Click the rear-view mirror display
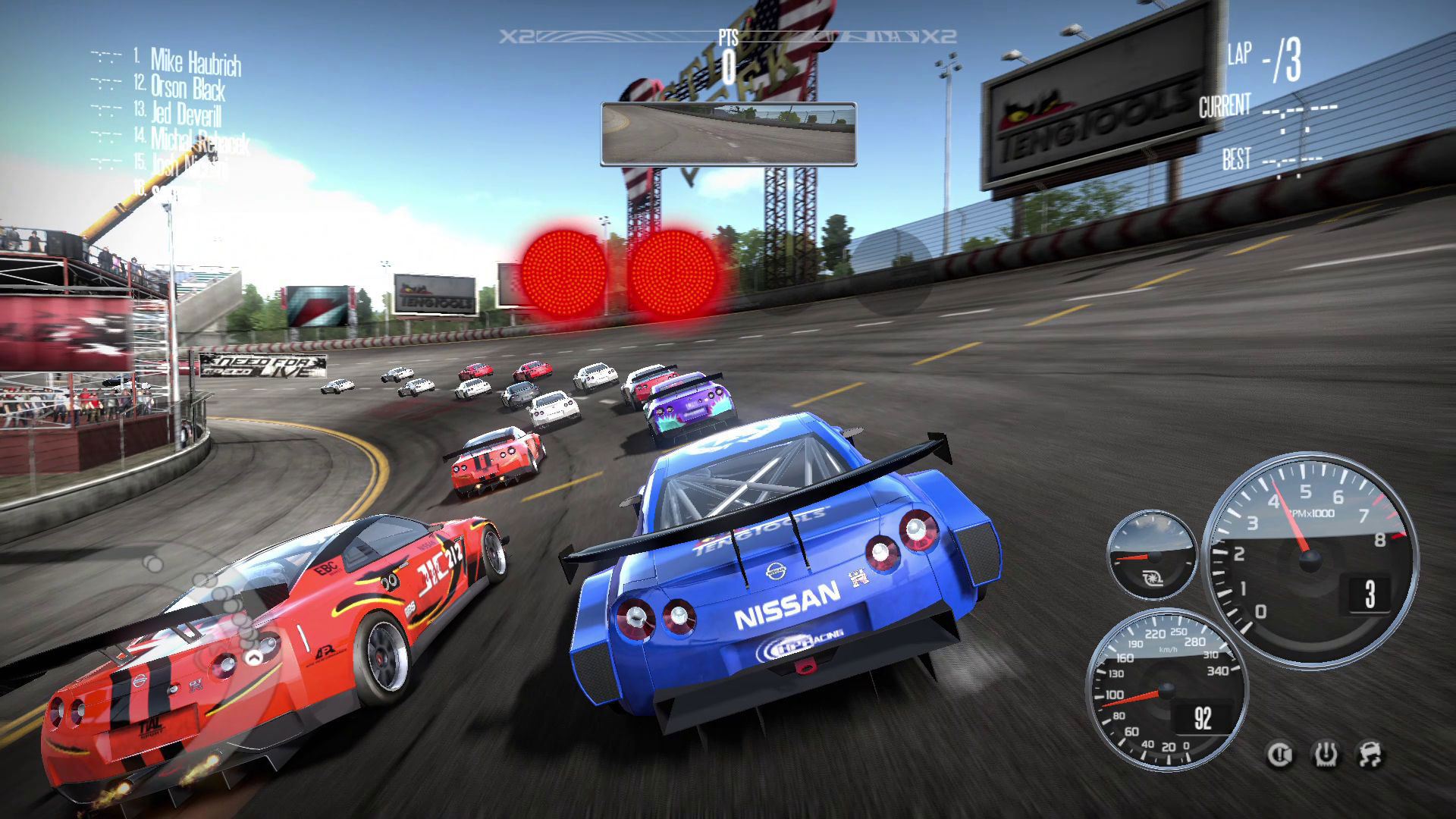Screen dimensions: 1456x819 pos(728,134)
